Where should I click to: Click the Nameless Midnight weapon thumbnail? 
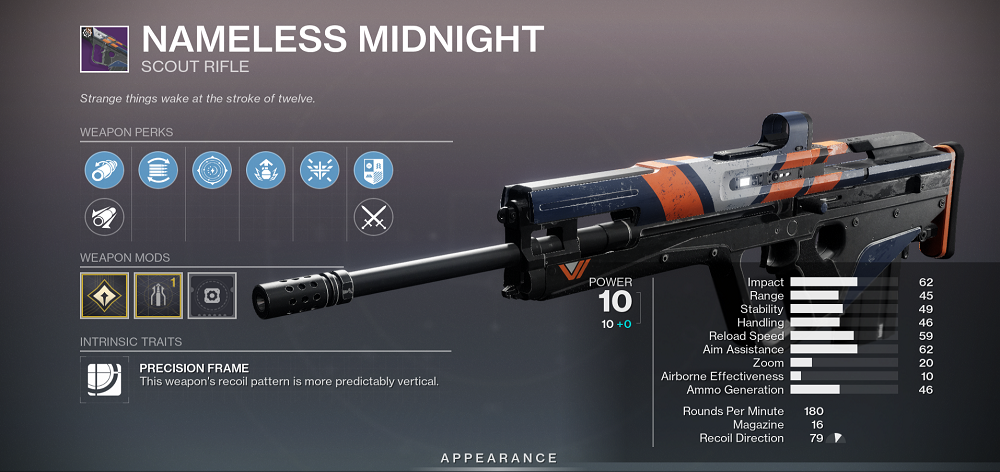click(x=105, y=50)
